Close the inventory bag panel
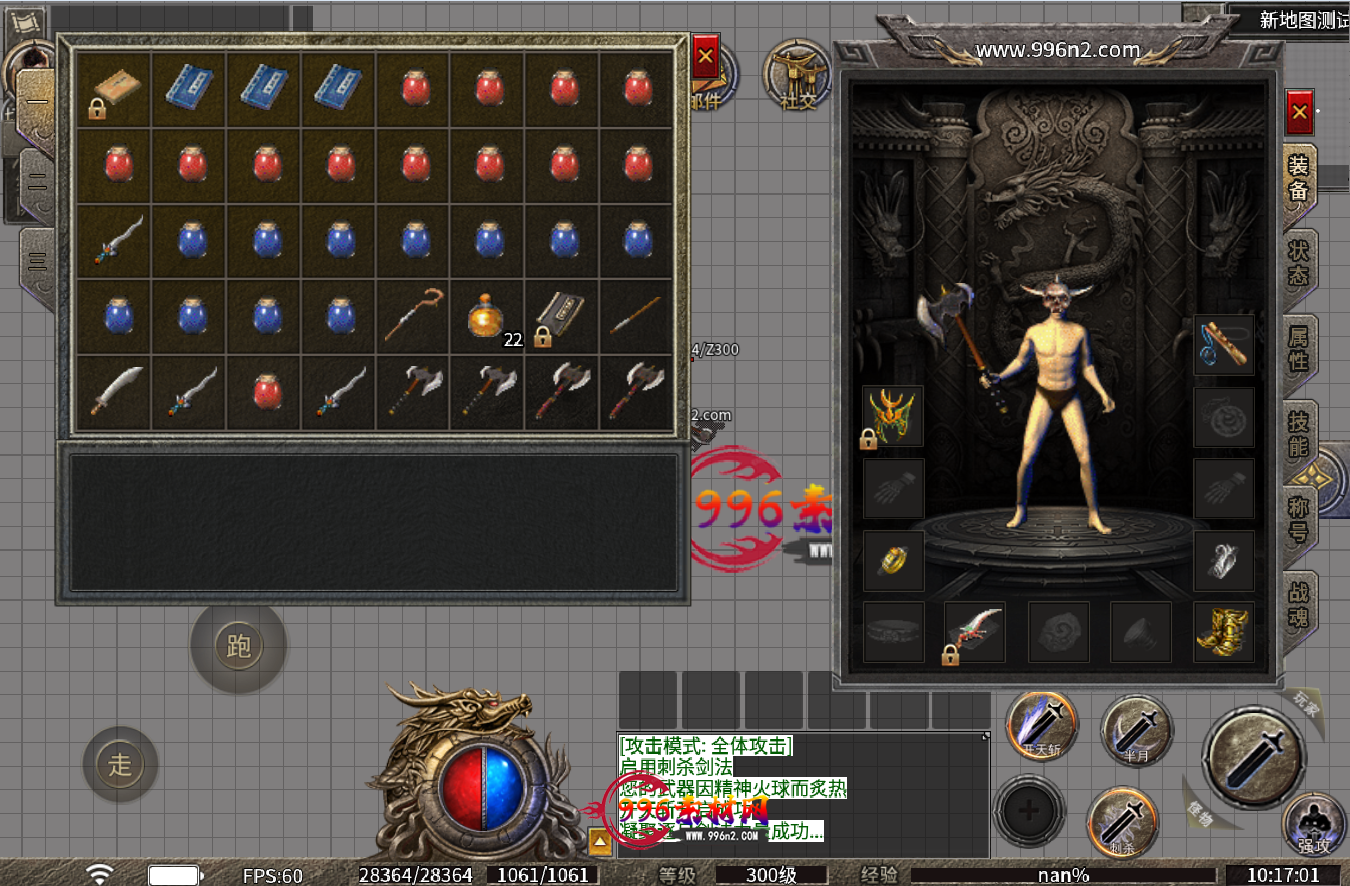This screenshot has height=886, width=1350. (x=705, y=57)
